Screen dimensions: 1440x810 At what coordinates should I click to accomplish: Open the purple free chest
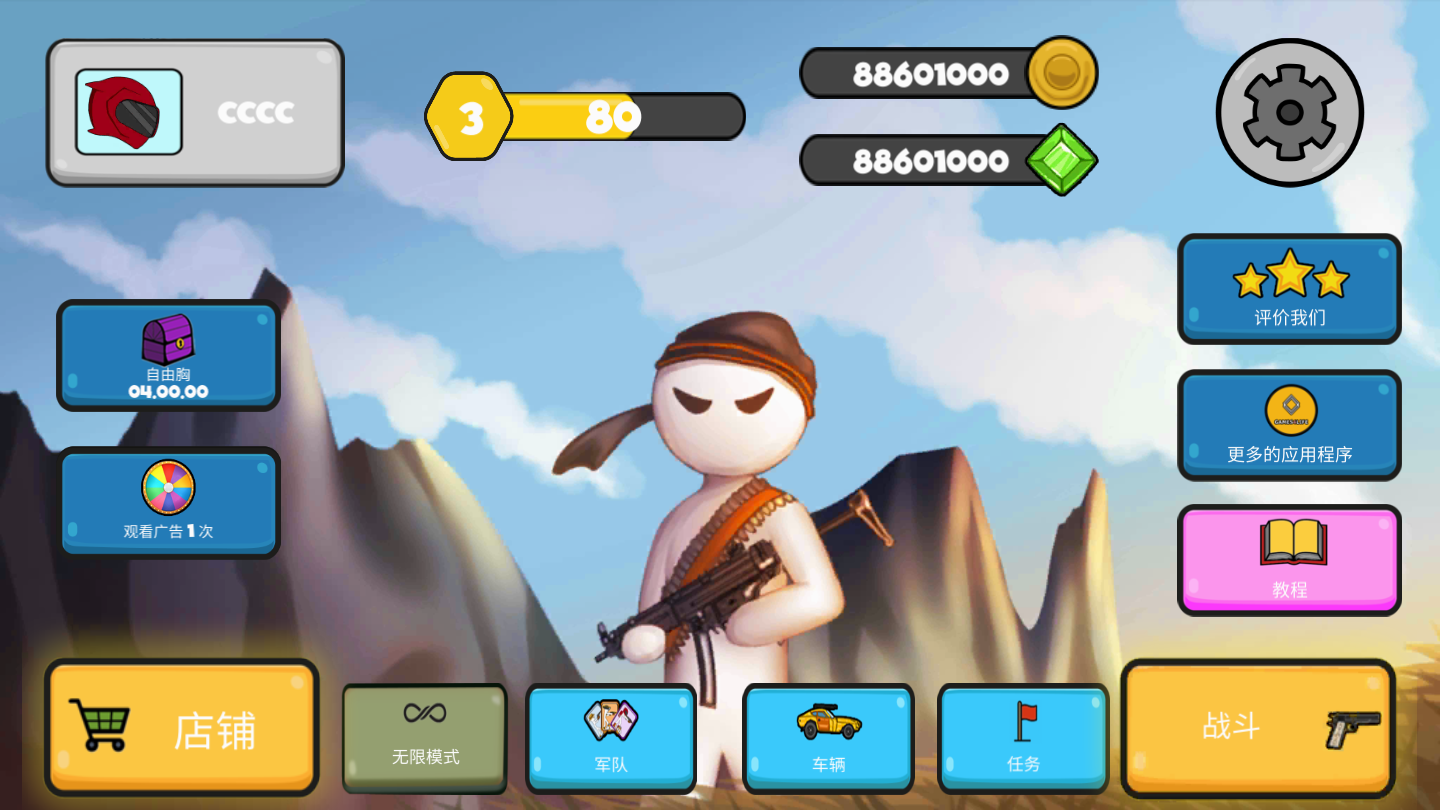168,355
